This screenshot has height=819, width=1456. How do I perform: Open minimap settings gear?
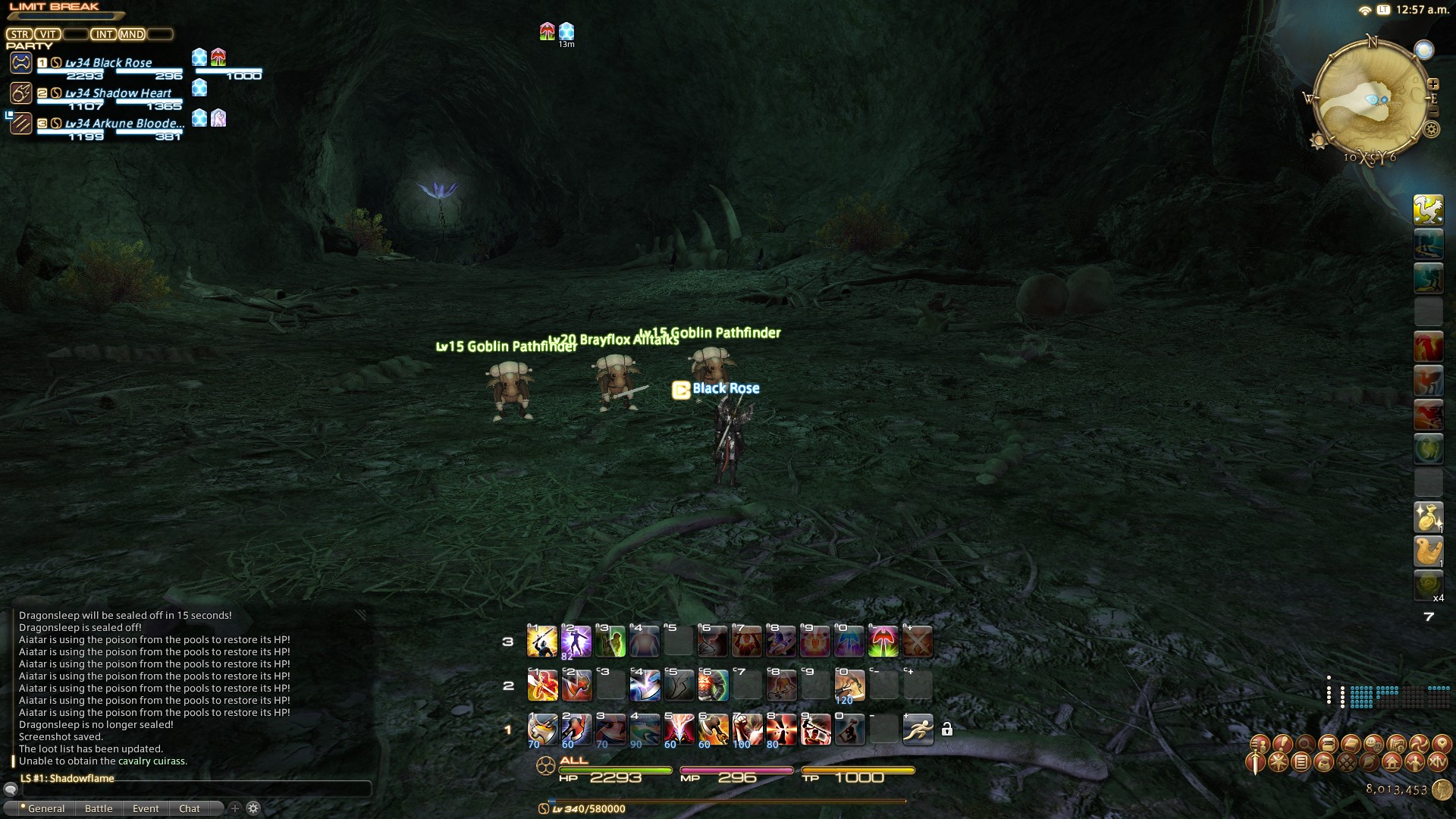(x=1431, y=130)
